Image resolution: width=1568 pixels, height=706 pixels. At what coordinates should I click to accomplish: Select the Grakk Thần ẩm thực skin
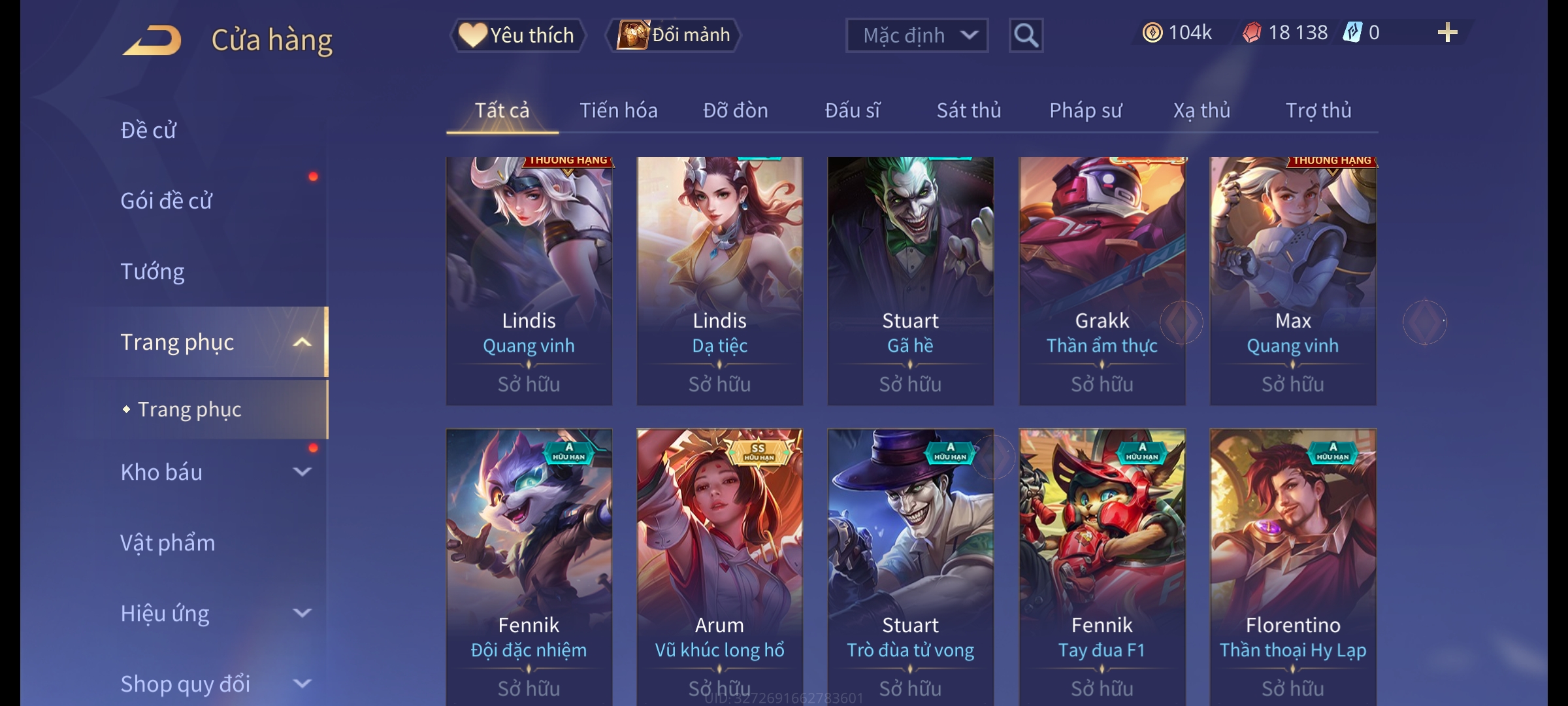click(1102, 280)
